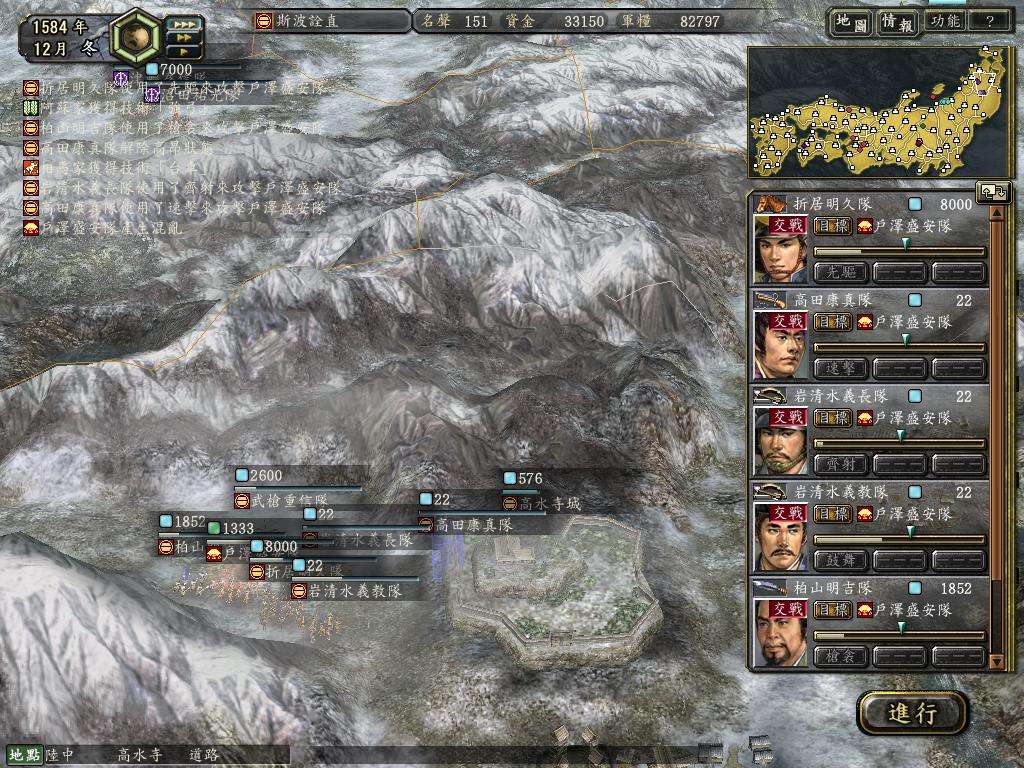
Task: Trigger 岩清水義長隊's 齊射 volley tactic
Action: coord(842,465)
